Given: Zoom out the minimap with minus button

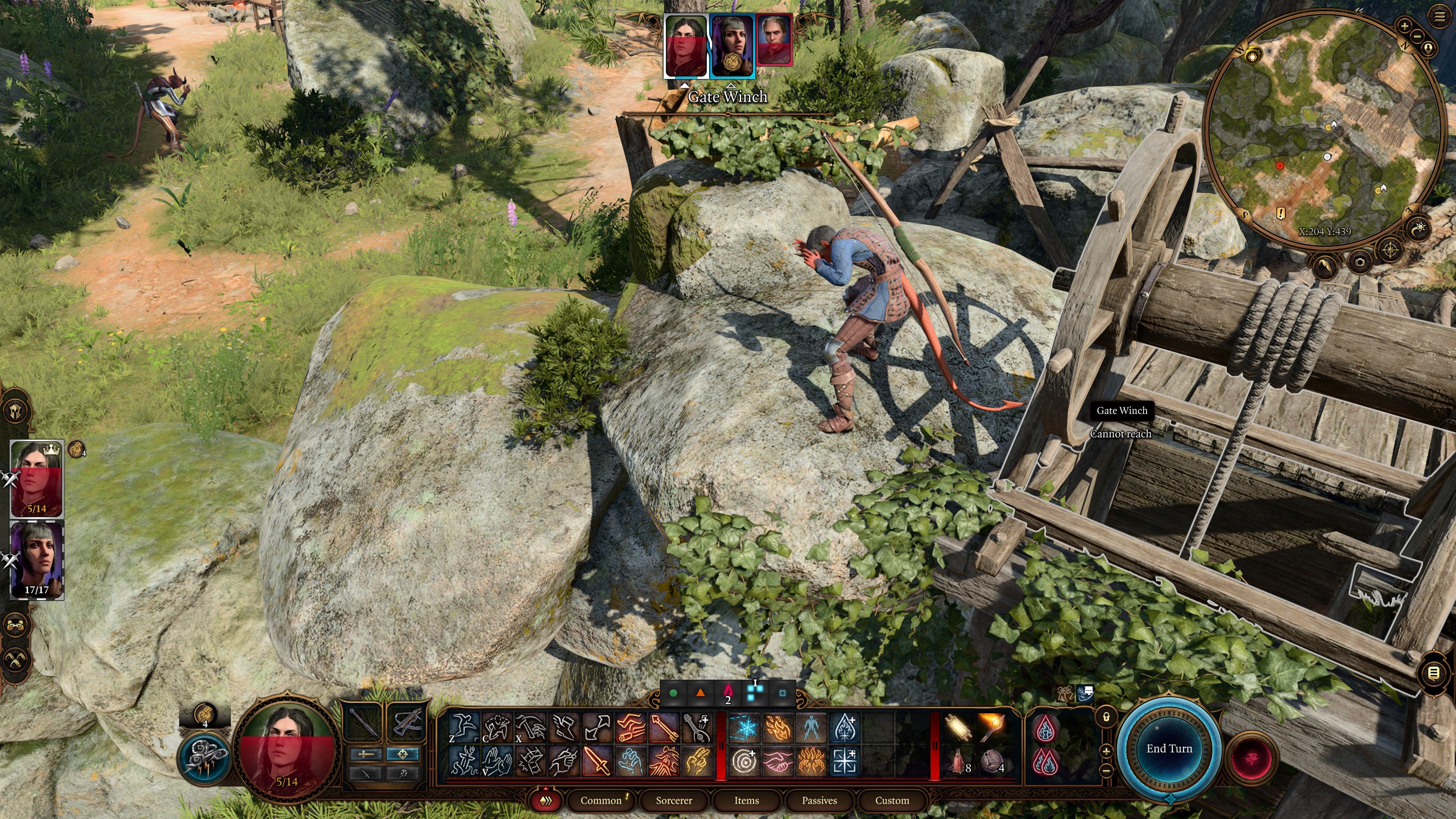Looking at the screenshot, I should pyautogui.click(x=1416, y=36).
